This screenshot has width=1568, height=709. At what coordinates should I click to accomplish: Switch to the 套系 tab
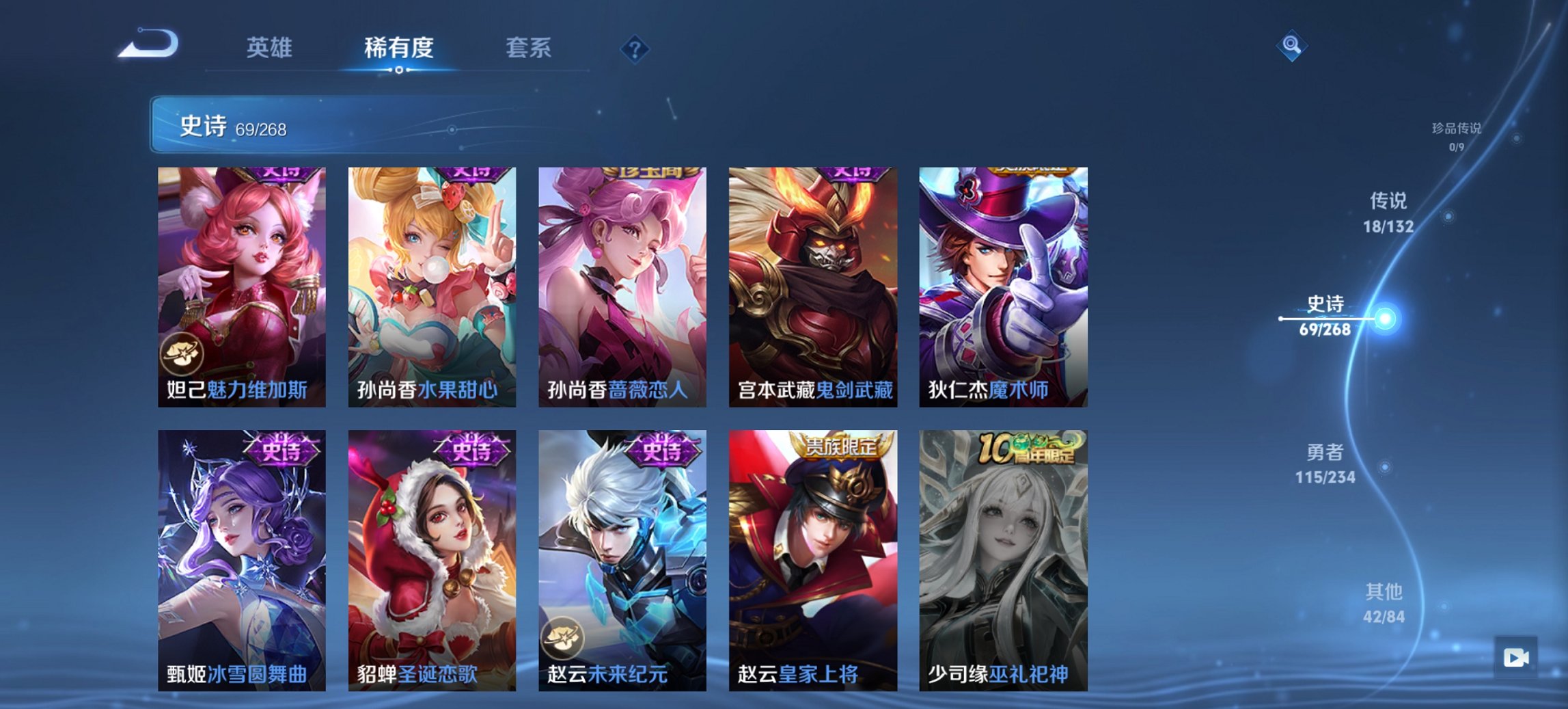529,48
